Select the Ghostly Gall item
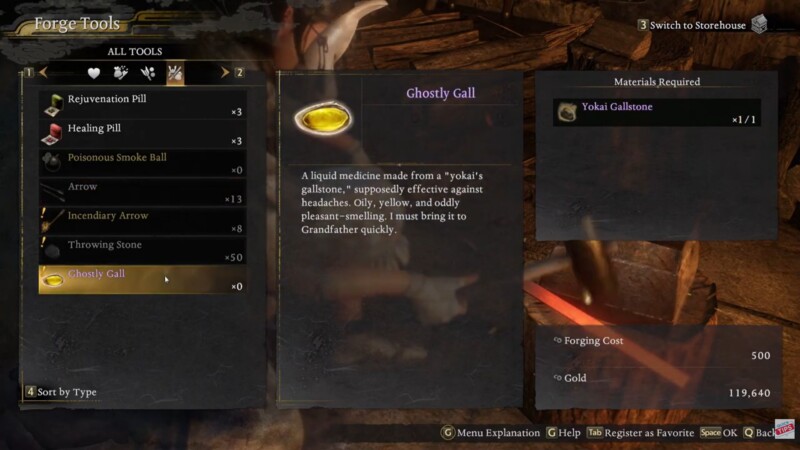The height and width of the screenshot is (450, 800). 140,279
